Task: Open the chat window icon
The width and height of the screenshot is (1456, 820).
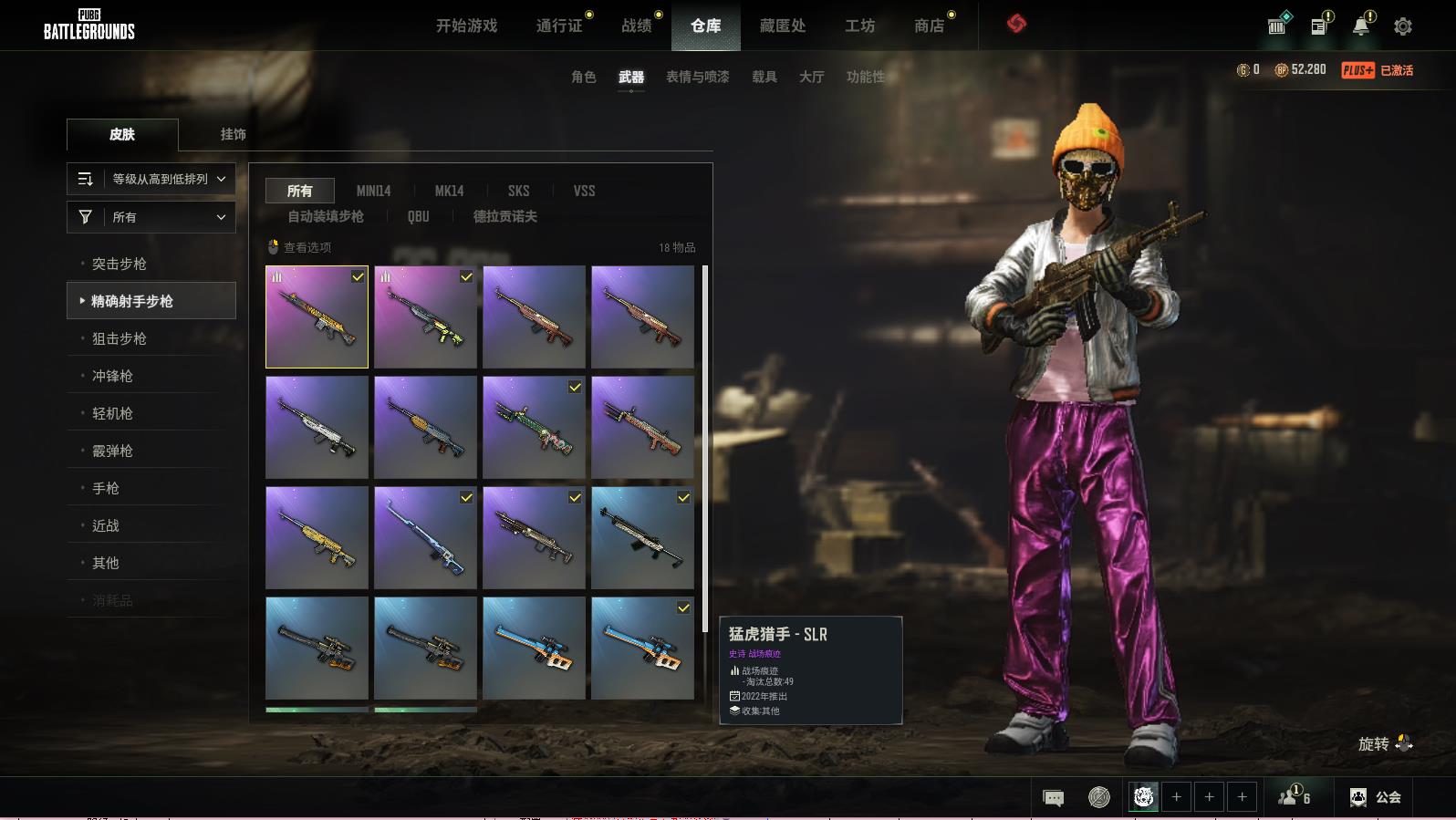Action: point(1053,798)
